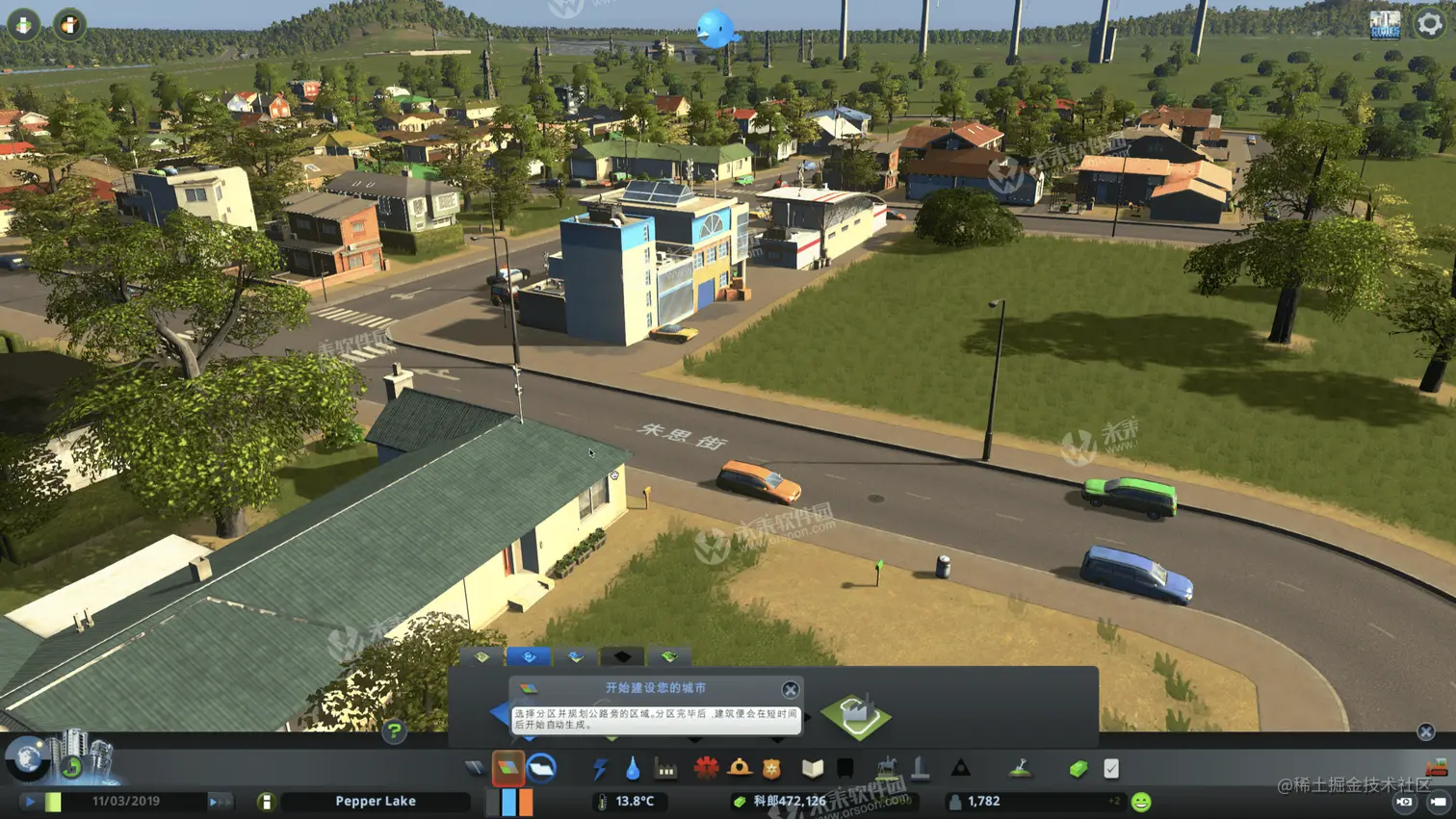Open the healthcare red cross menu
Image resolution: width=1456 pixels, height=819 pixels.
(x=706, y=768)
